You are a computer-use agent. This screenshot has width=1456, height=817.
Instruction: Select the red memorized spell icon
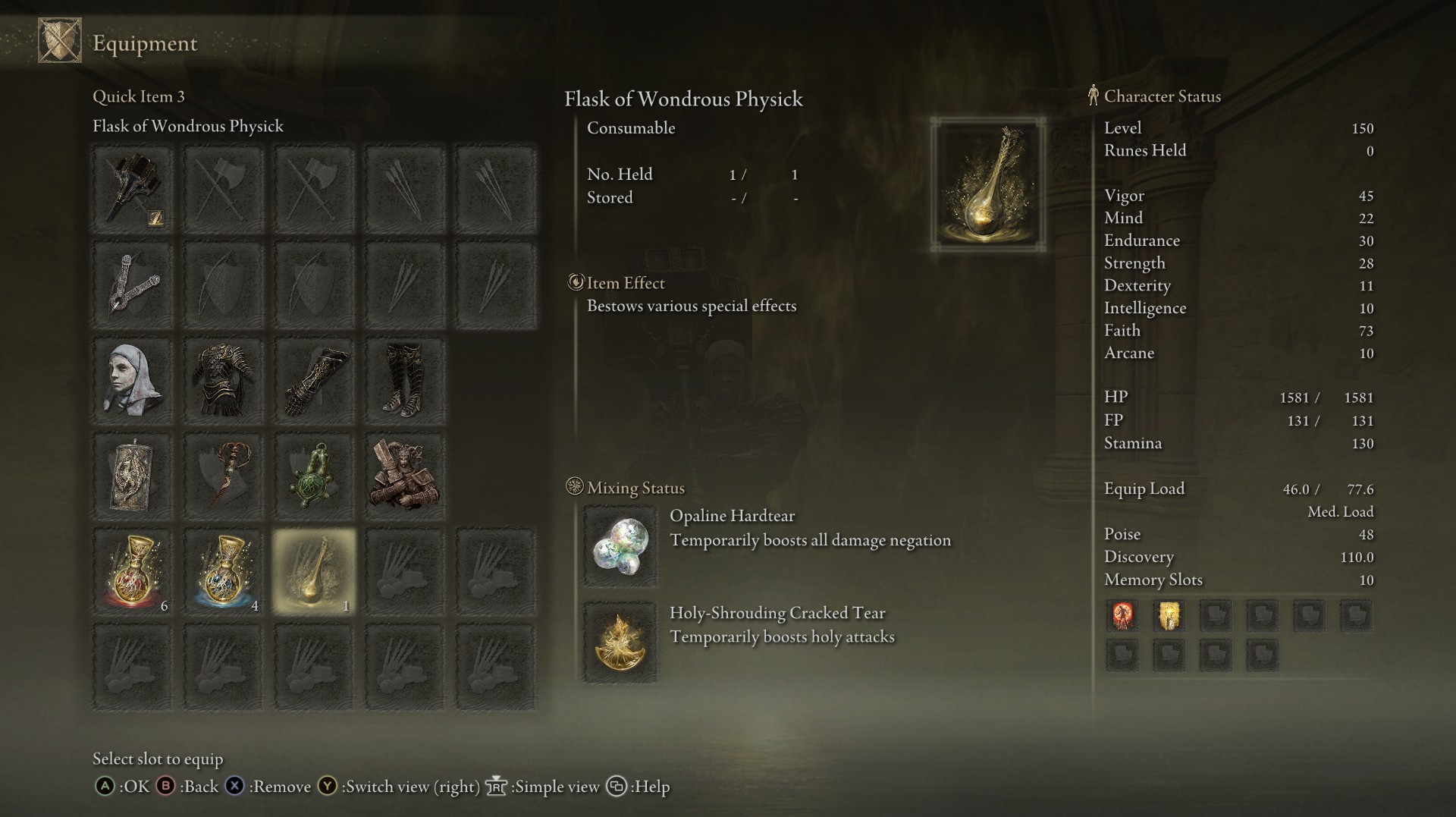pos(1122,616)
